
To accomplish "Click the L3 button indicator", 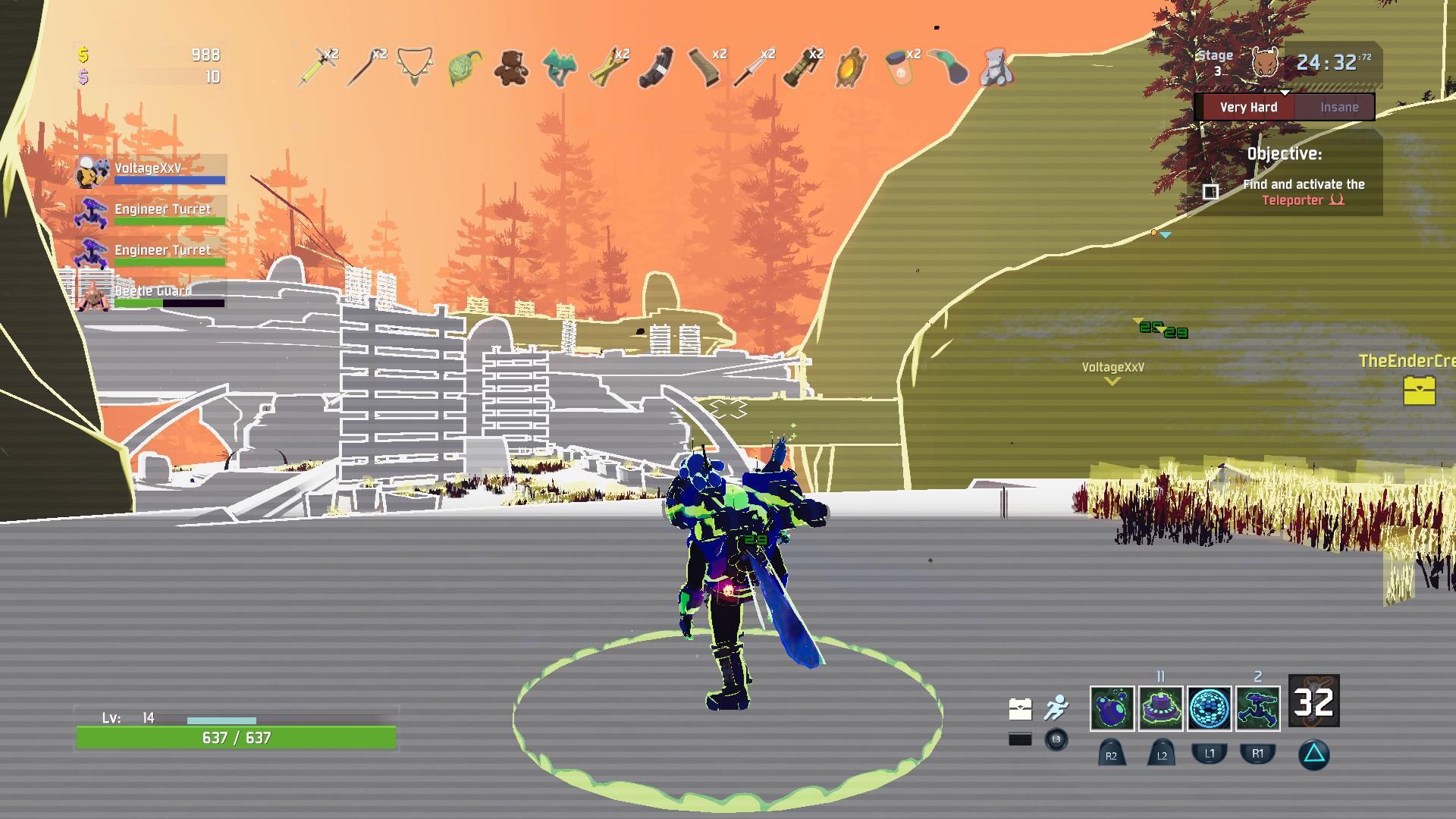I will point(1056,740).
